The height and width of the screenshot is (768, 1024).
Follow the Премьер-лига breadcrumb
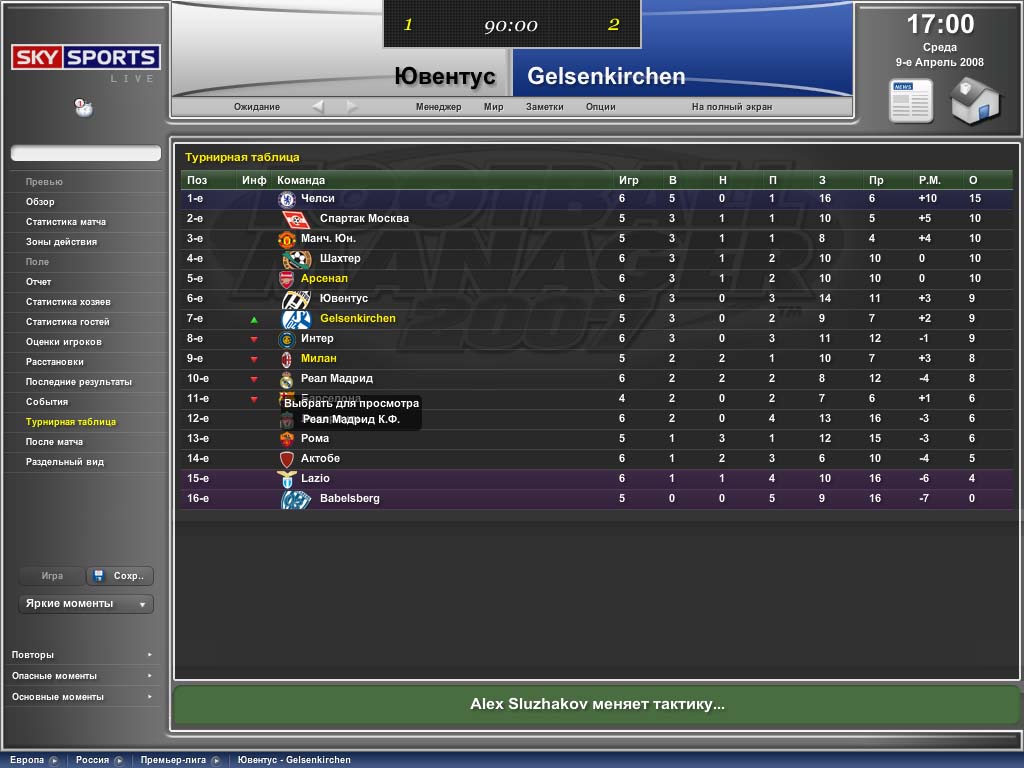(x=173, y=760)
